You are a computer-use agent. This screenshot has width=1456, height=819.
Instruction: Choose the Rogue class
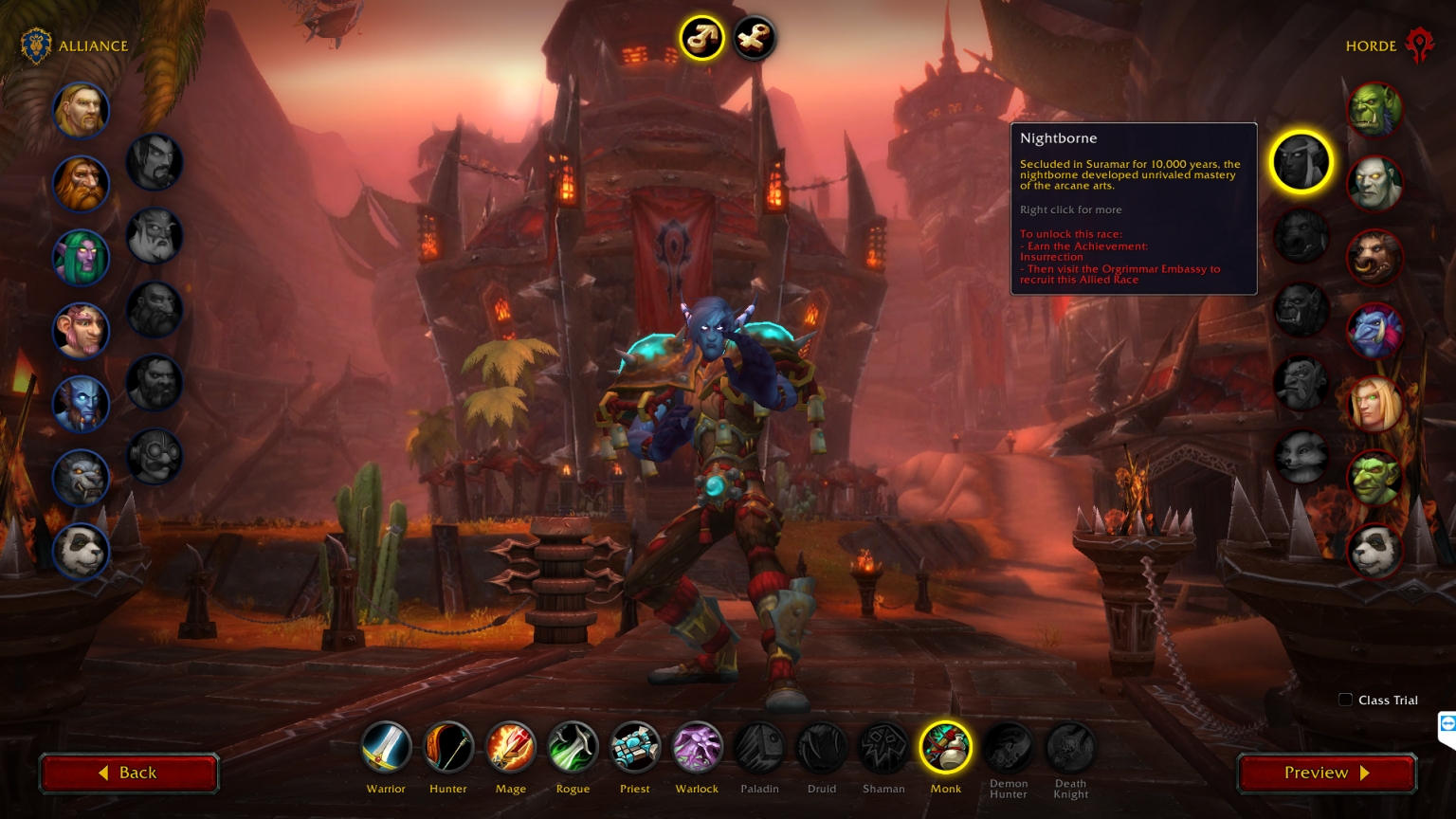click(x=573, y=747)
